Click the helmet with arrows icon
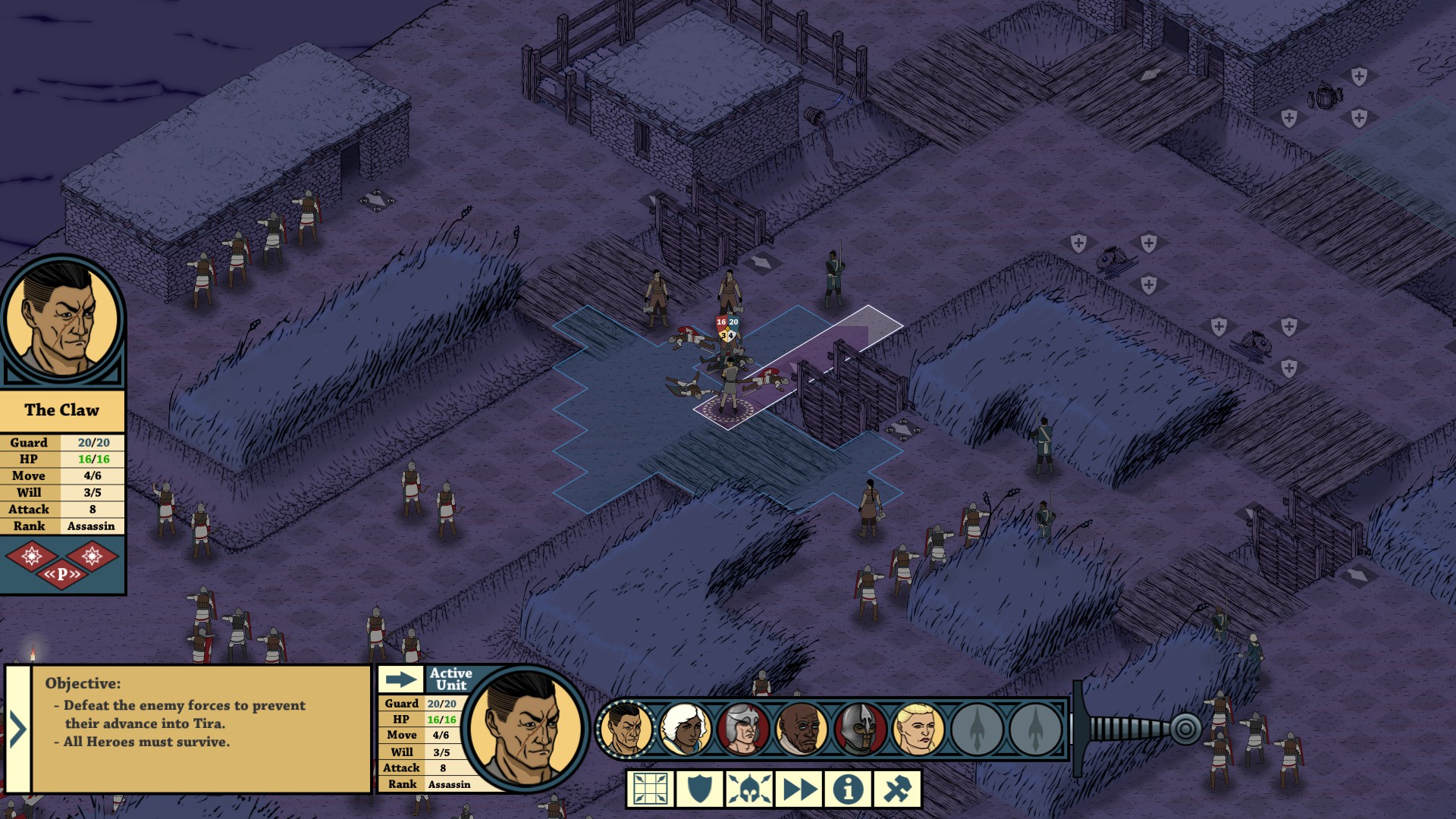Image resolution: width=1456 pixels, height=819 pixels. coord(749,789)
